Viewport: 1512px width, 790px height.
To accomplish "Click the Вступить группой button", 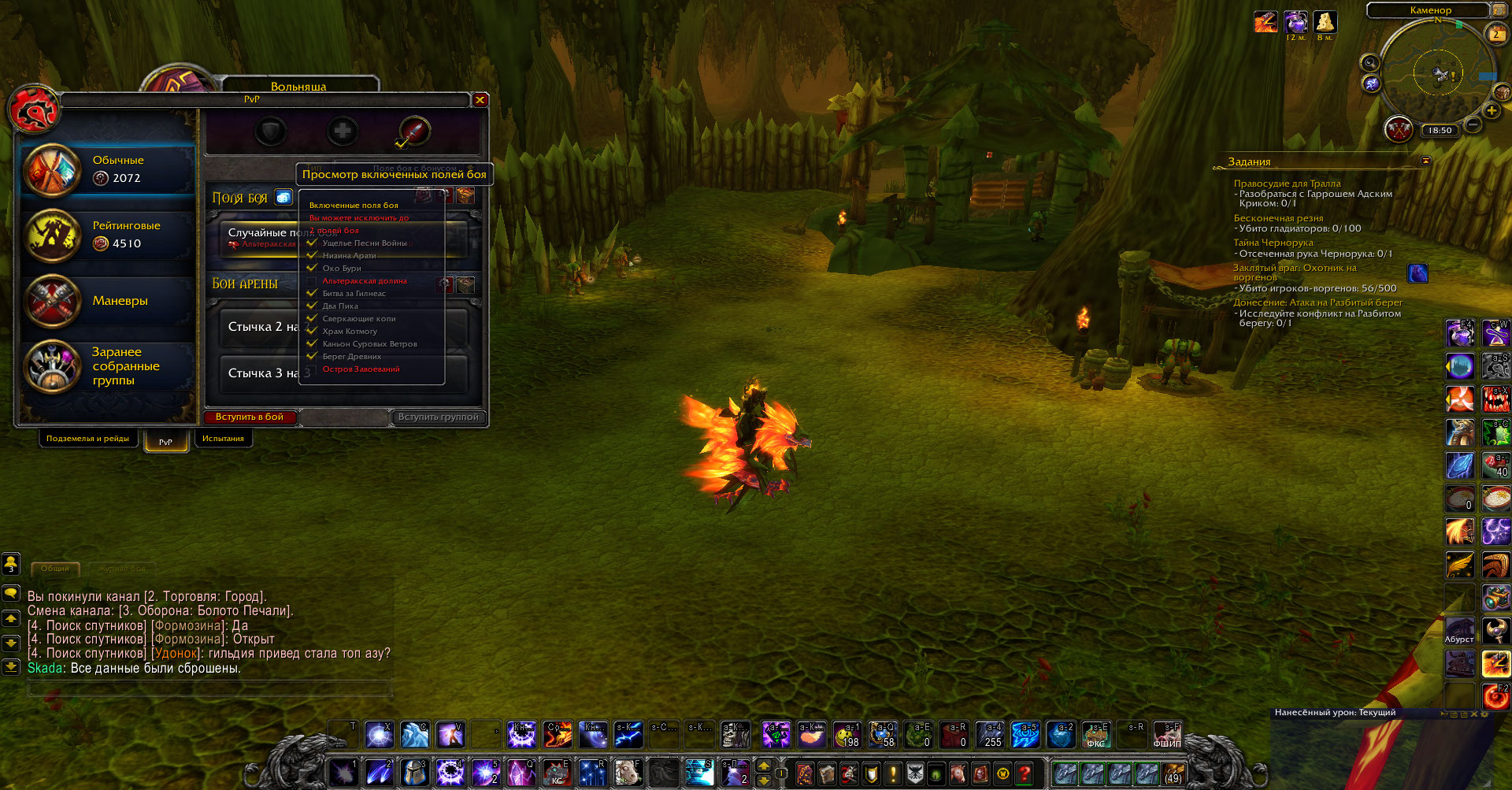I will [x=438, y=417].
